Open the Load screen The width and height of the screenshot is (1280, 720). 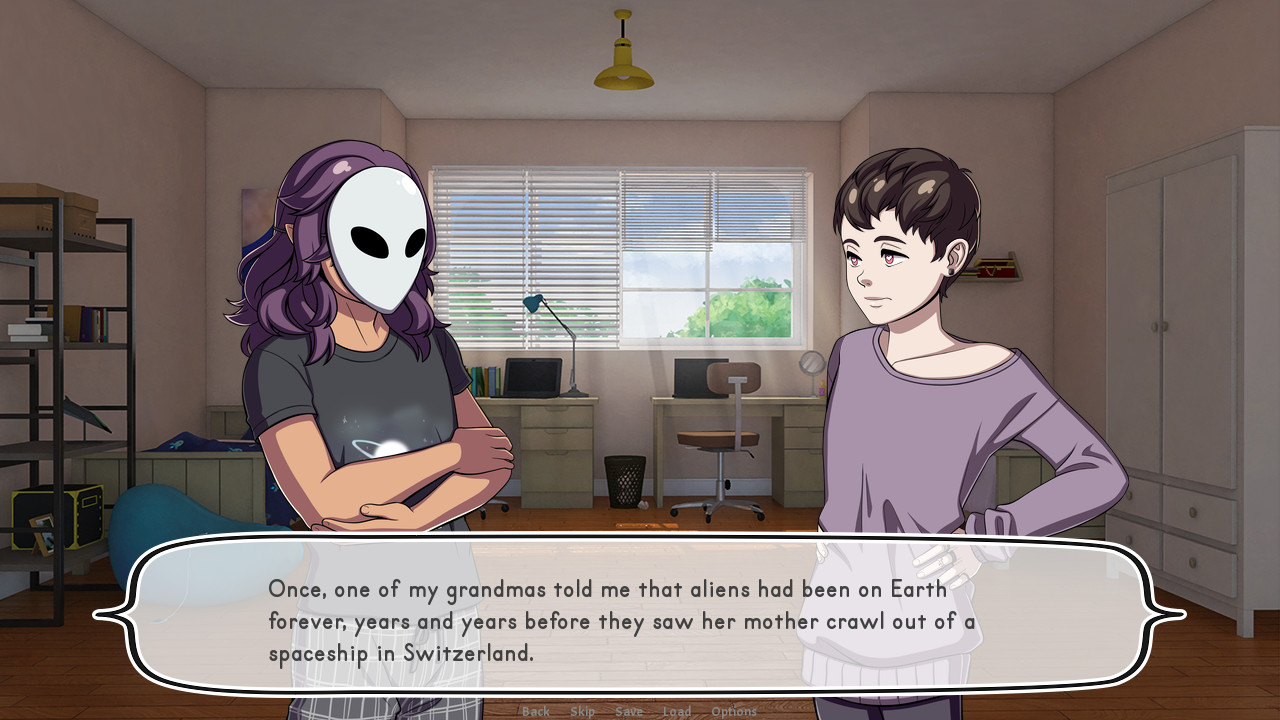point(677,711)
